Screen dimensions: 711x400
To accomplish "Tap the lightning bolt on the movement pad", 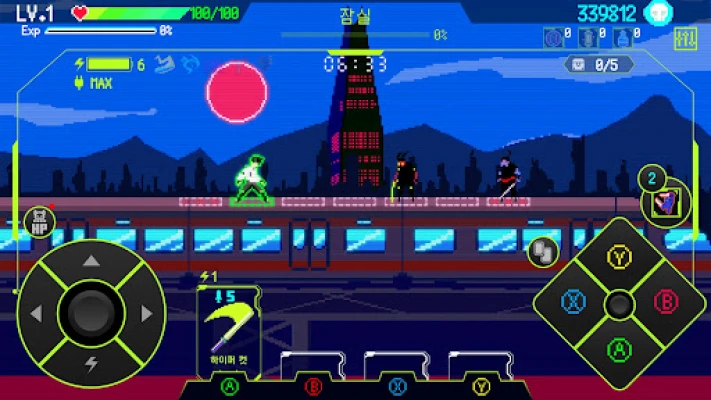I will coord(91,365).
